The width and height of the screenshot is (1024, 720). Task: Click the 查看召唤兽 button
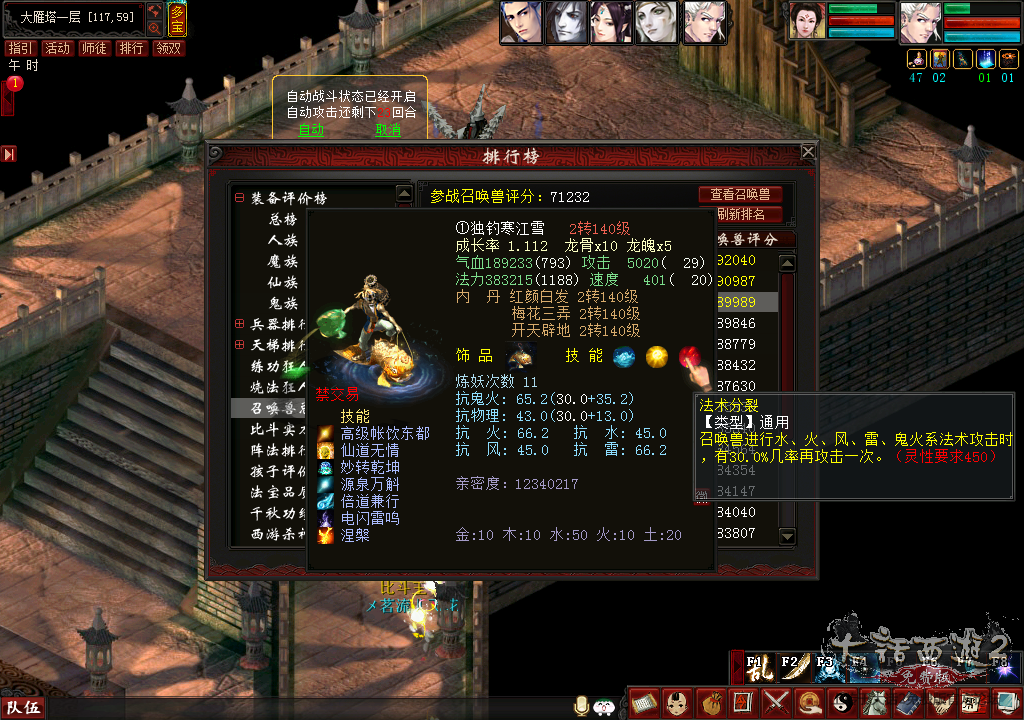coord(740,195)
